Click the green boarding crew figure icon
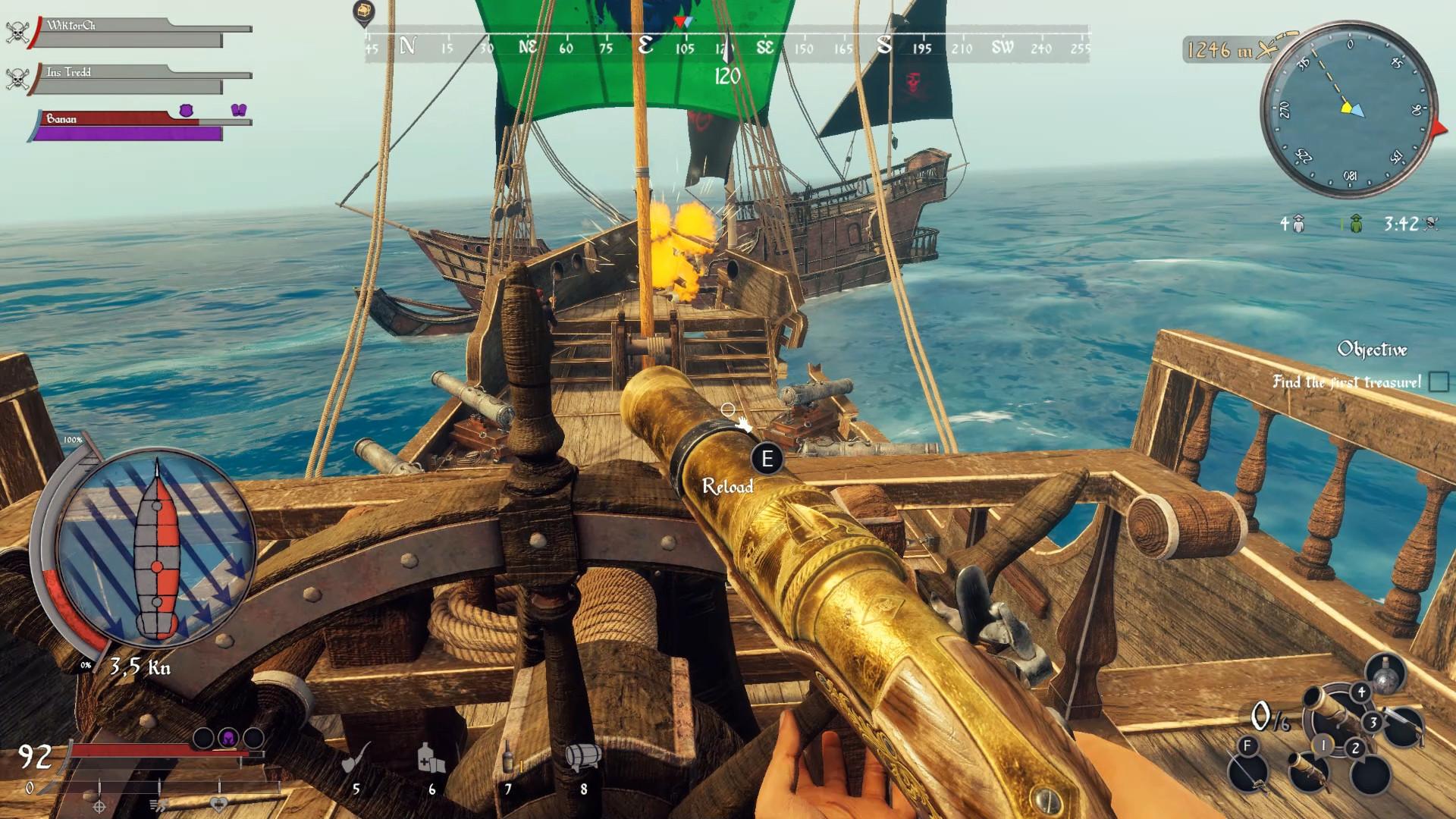Viewport: 1456px width, 819px height. pyautogui.click(x=1357, y=224)
